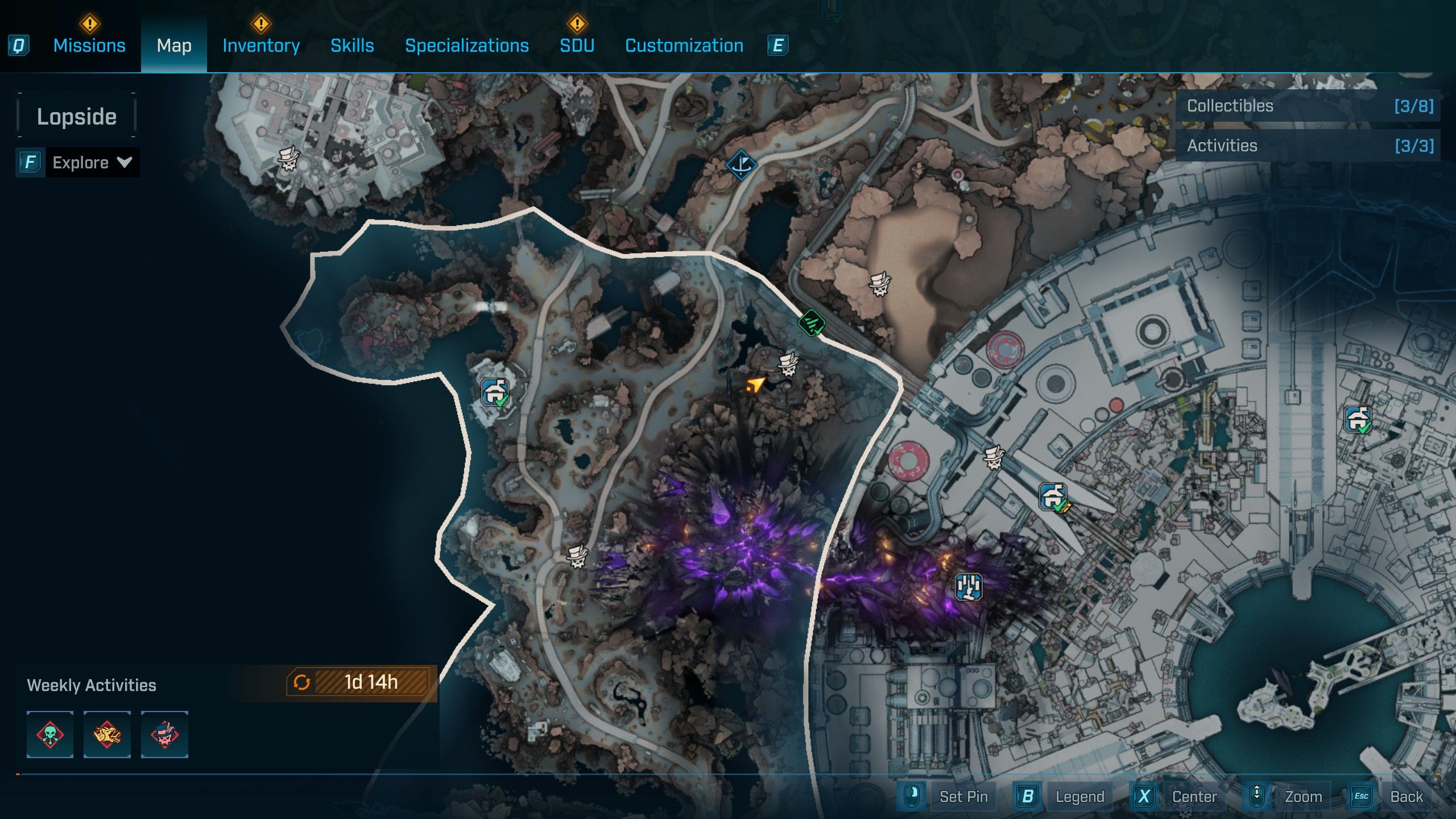Expand the Activities tracker row
Screen dimensions: 1456x819
(1308, 146)
